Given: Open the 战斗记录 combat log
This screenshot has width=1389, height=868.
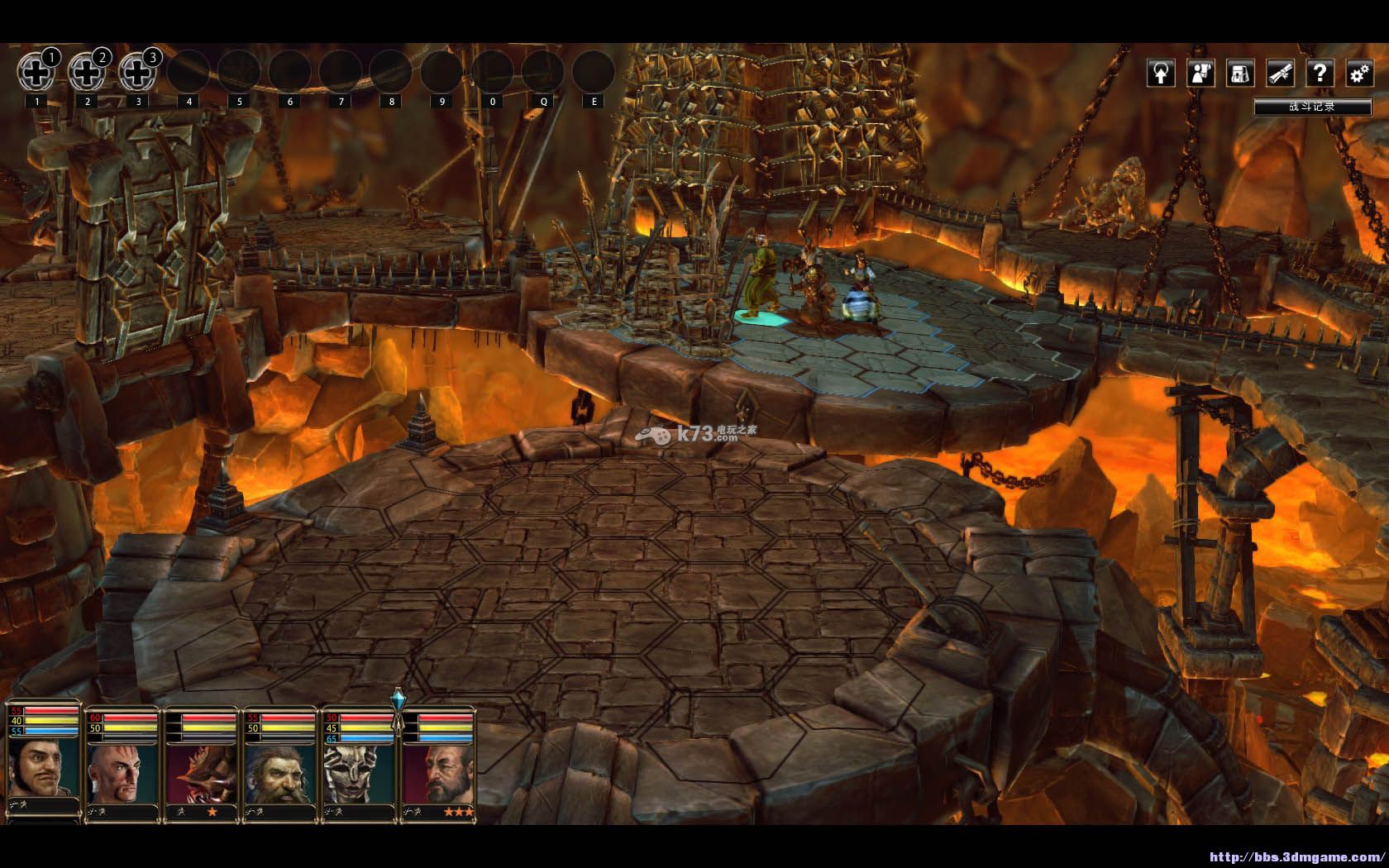Looking at the screenshot, I should 1312,107.
